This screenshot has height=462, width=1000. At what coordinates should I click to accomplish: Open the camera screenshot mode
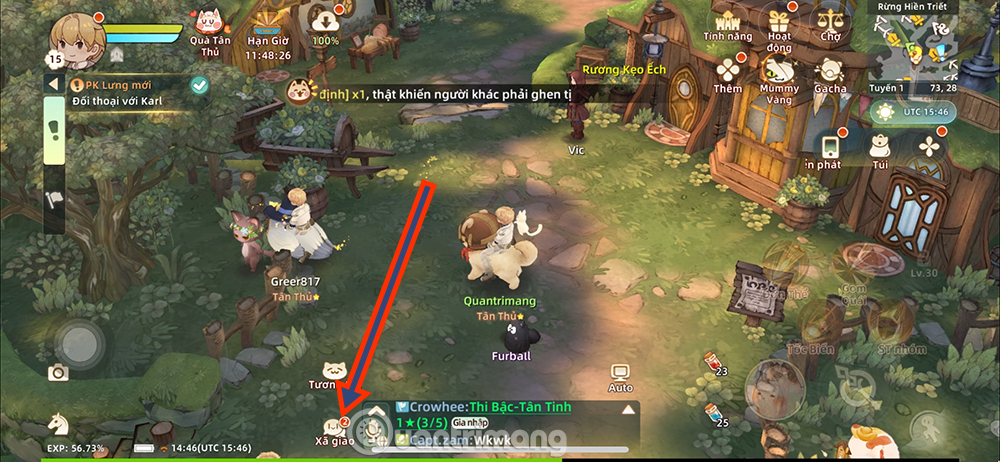point(59,373)
